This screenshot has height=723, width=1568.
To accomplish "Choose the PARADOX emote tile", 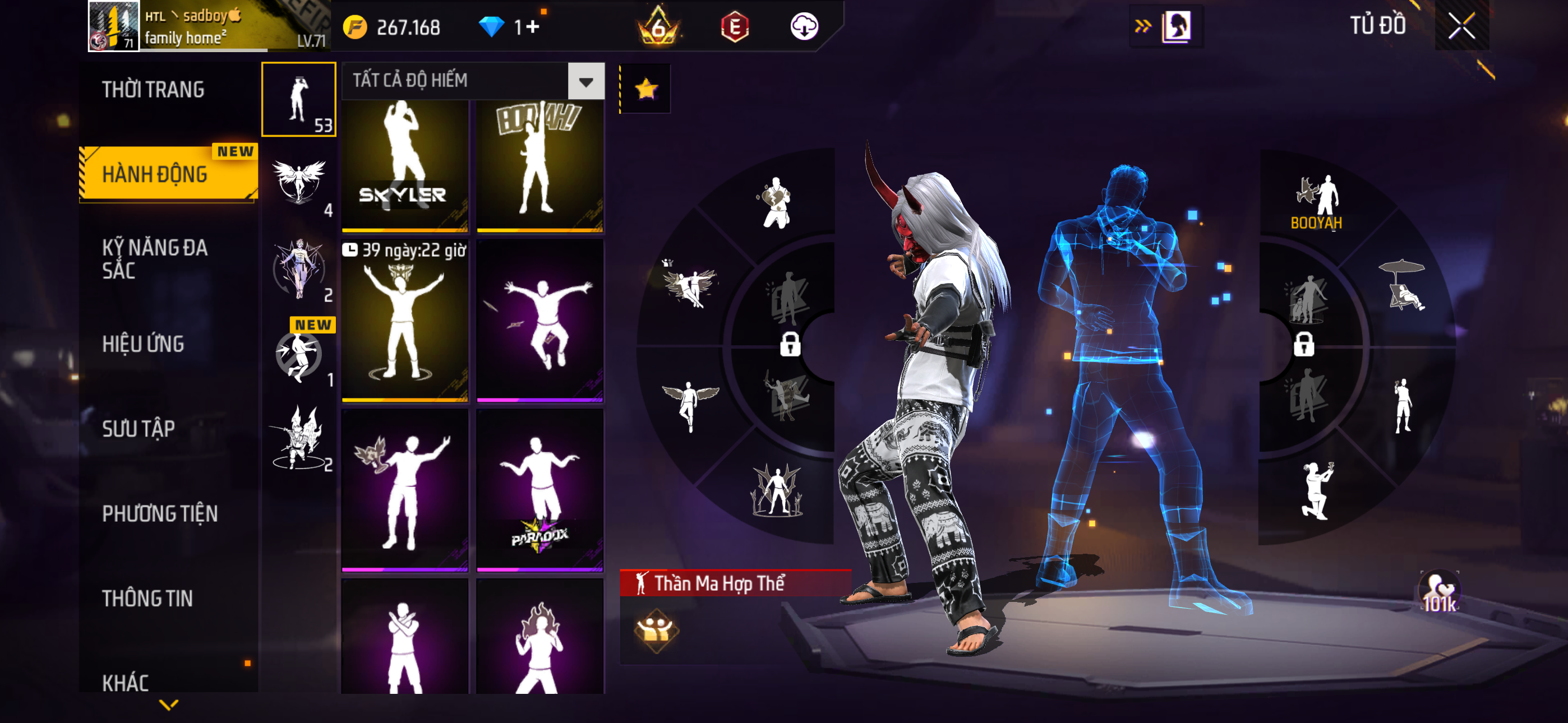I will 539,490.
